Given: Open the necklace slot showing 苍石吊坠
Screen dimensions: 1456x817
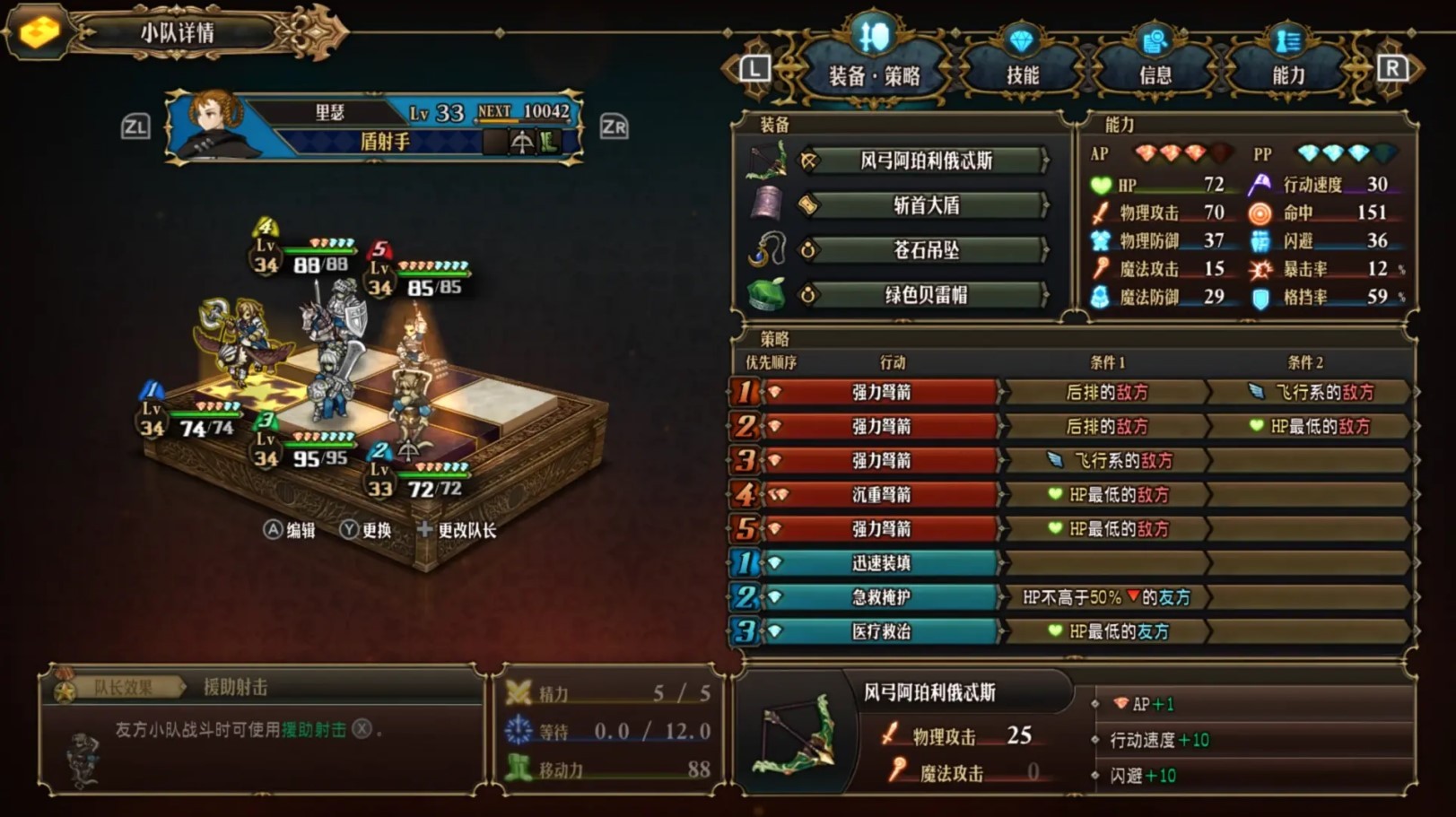Looking at the screenshot, I should pos(769,251).
